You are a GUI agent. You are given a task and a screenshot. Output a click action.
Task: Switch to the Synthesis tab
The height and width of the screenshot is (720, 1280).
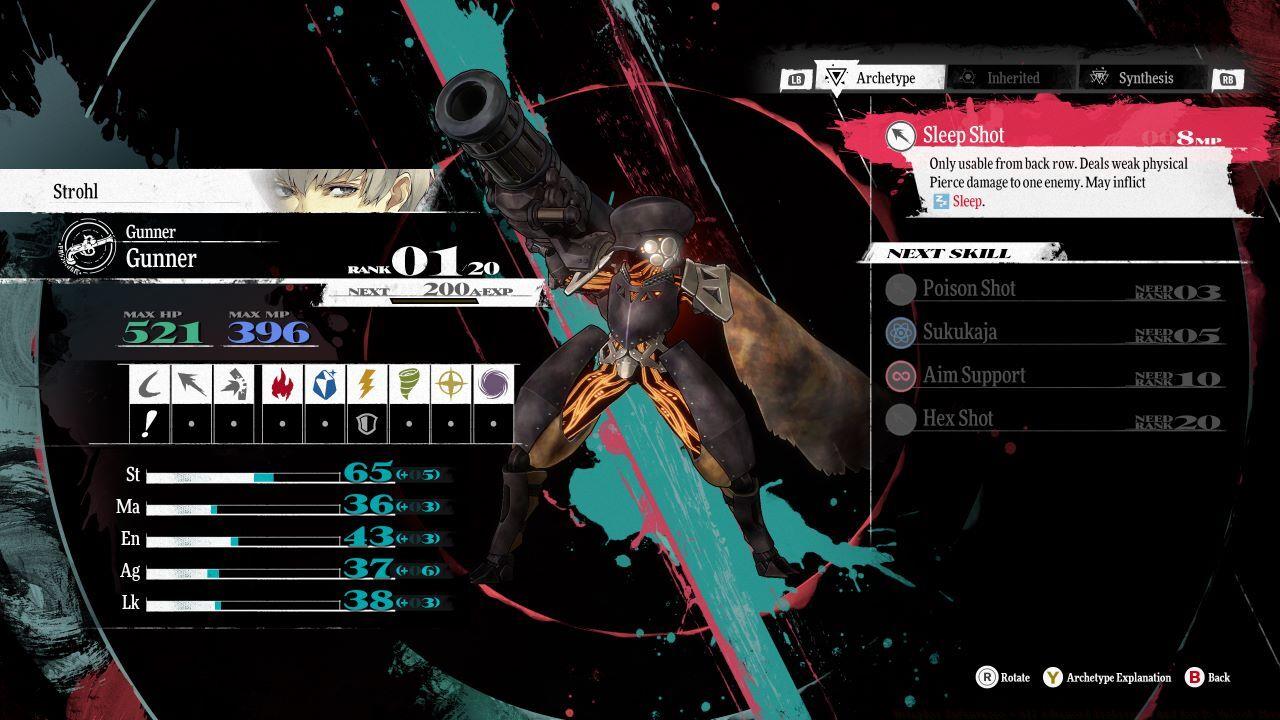1140,78
